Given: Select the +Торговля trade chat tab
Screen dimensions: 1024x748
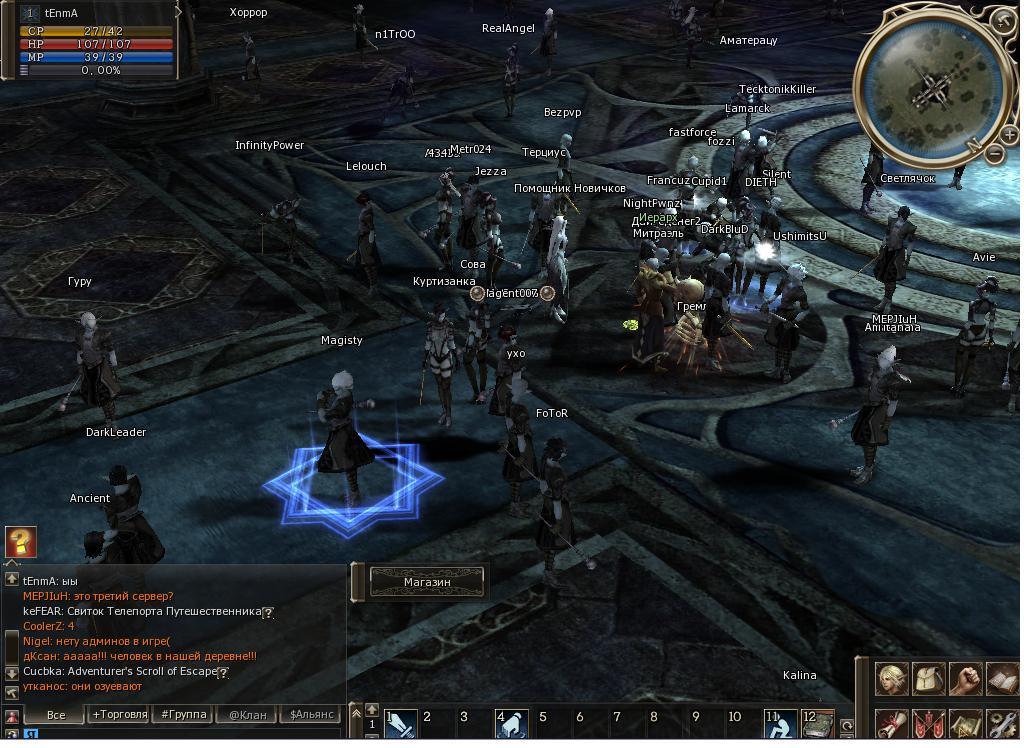Looking at the screenshot, I should click(119, 715).
